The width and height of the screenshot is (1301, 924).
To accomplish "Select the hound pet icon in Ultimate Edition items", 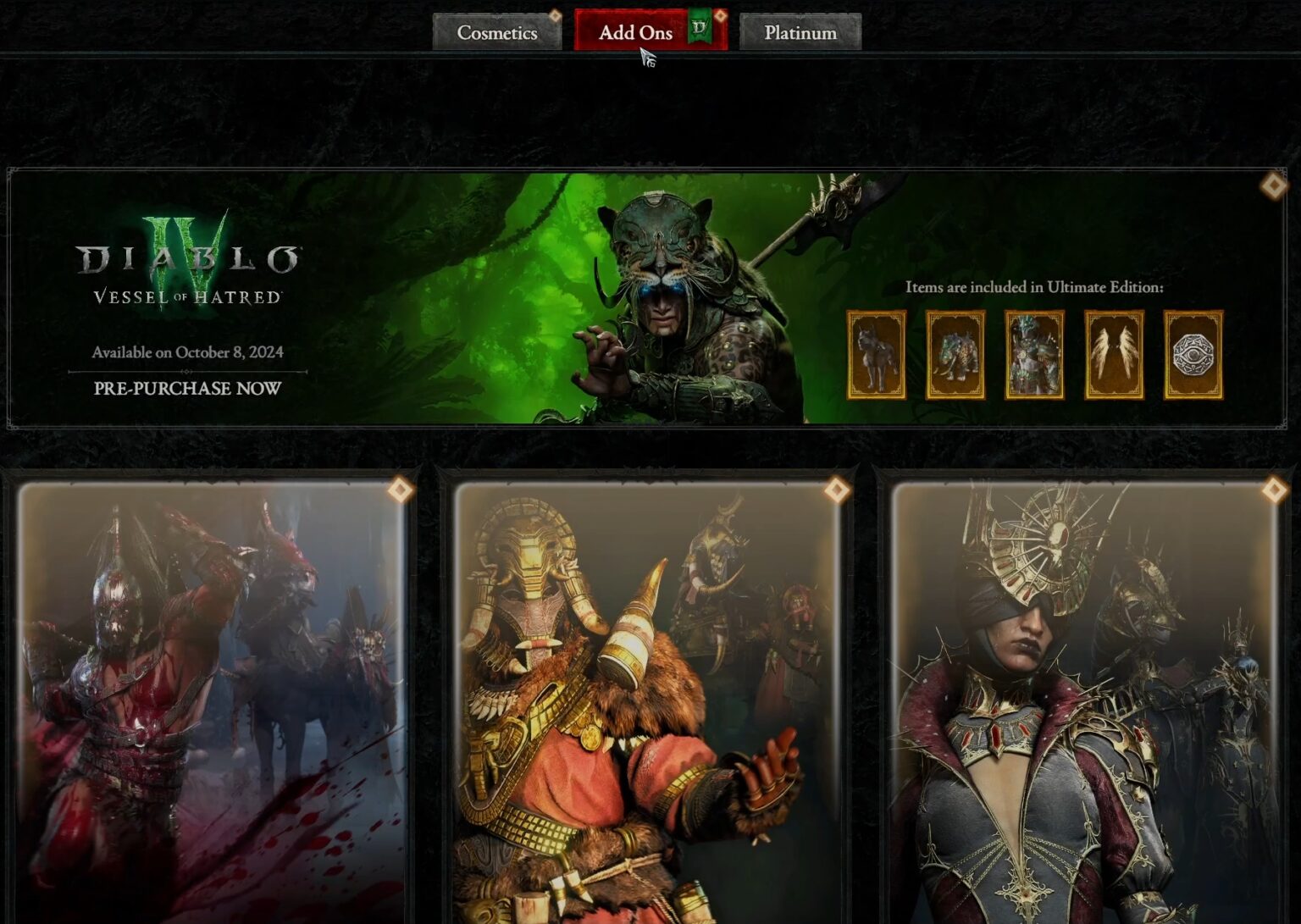I will [877, 356].
